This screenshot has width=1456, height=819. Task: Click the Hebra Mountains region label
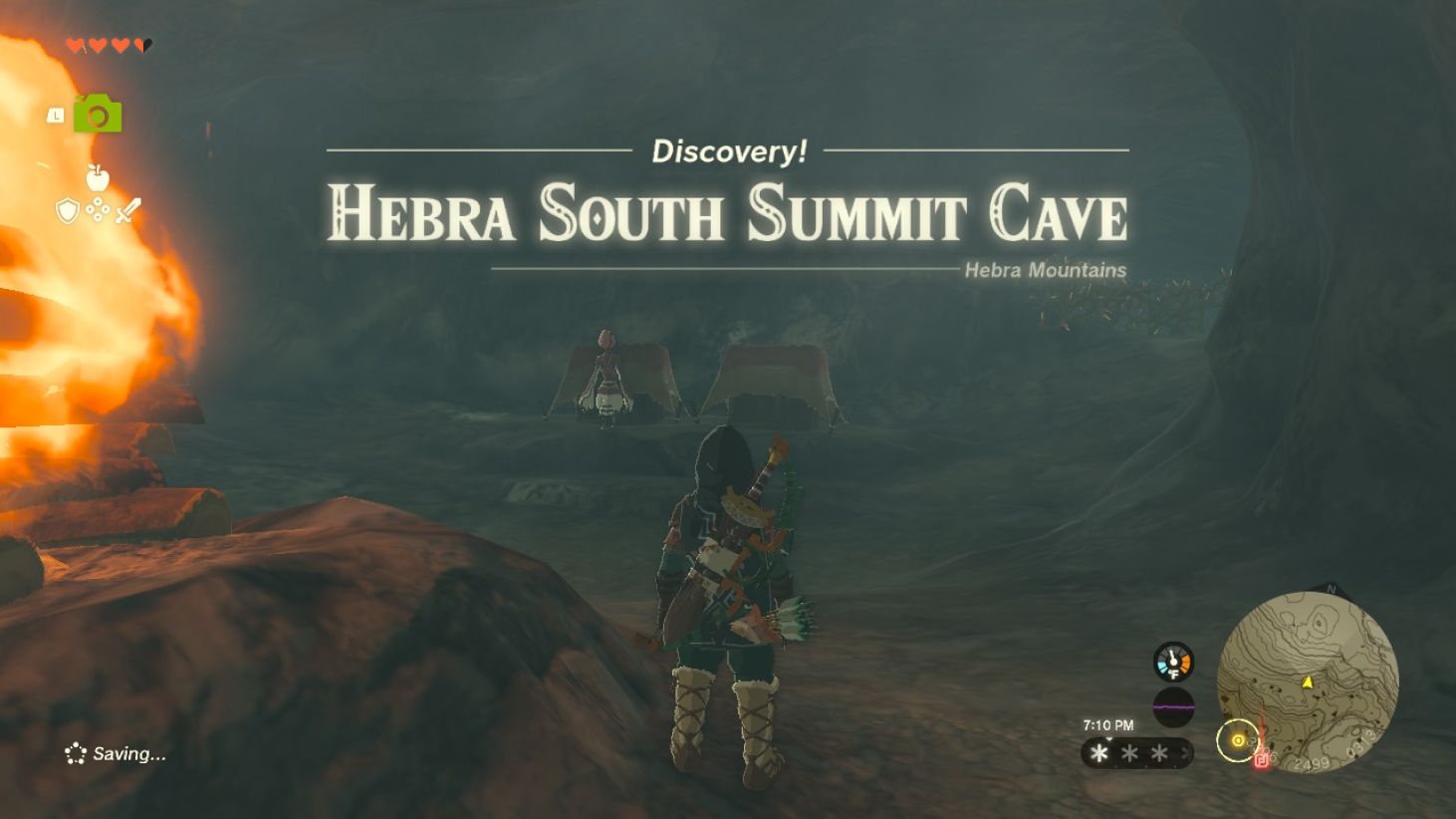(x=1045, y=270)
